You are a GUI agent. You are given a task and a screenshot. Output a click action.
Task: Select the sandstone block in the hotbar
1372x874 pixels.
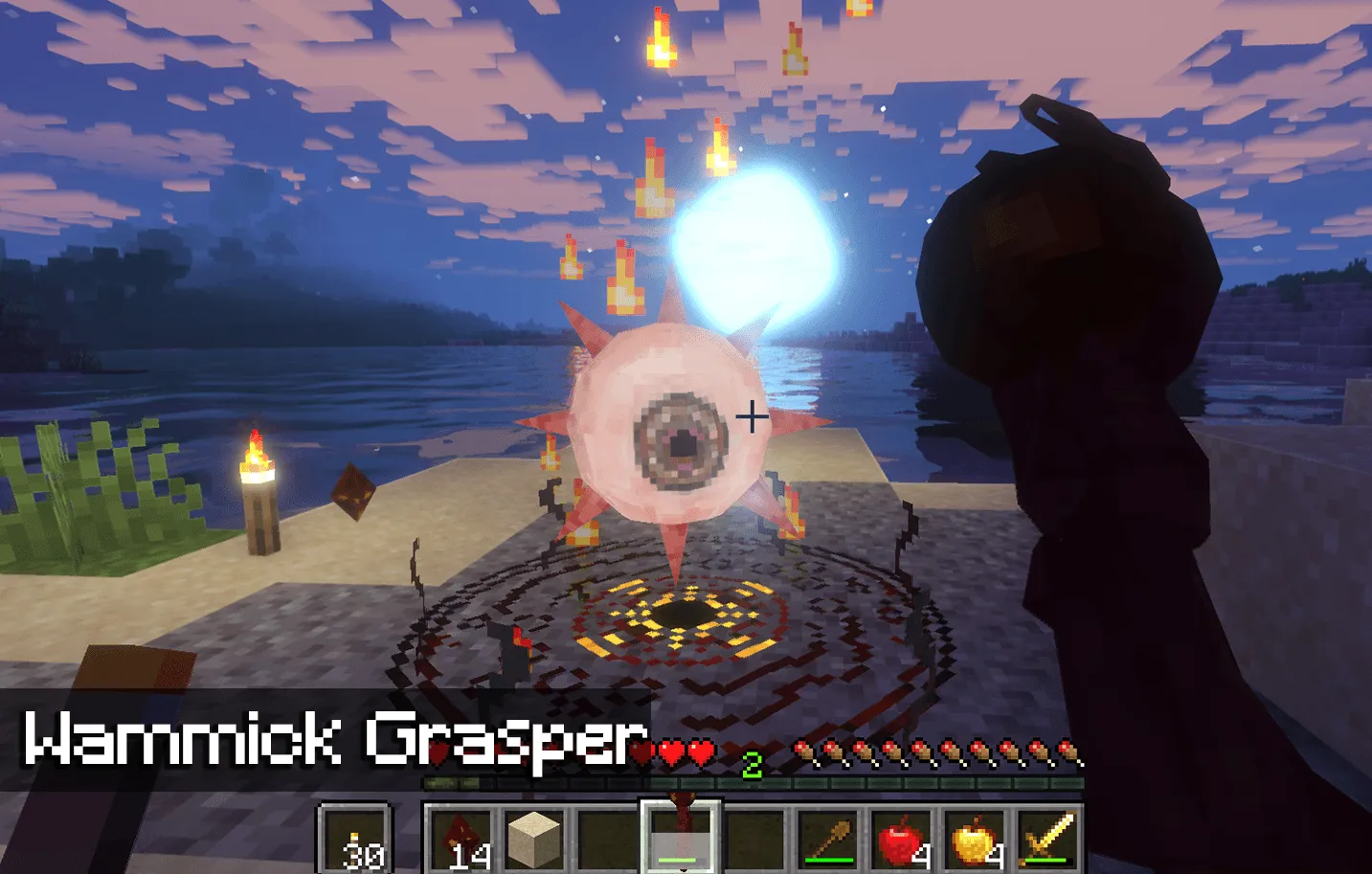[x=536, y=840]
